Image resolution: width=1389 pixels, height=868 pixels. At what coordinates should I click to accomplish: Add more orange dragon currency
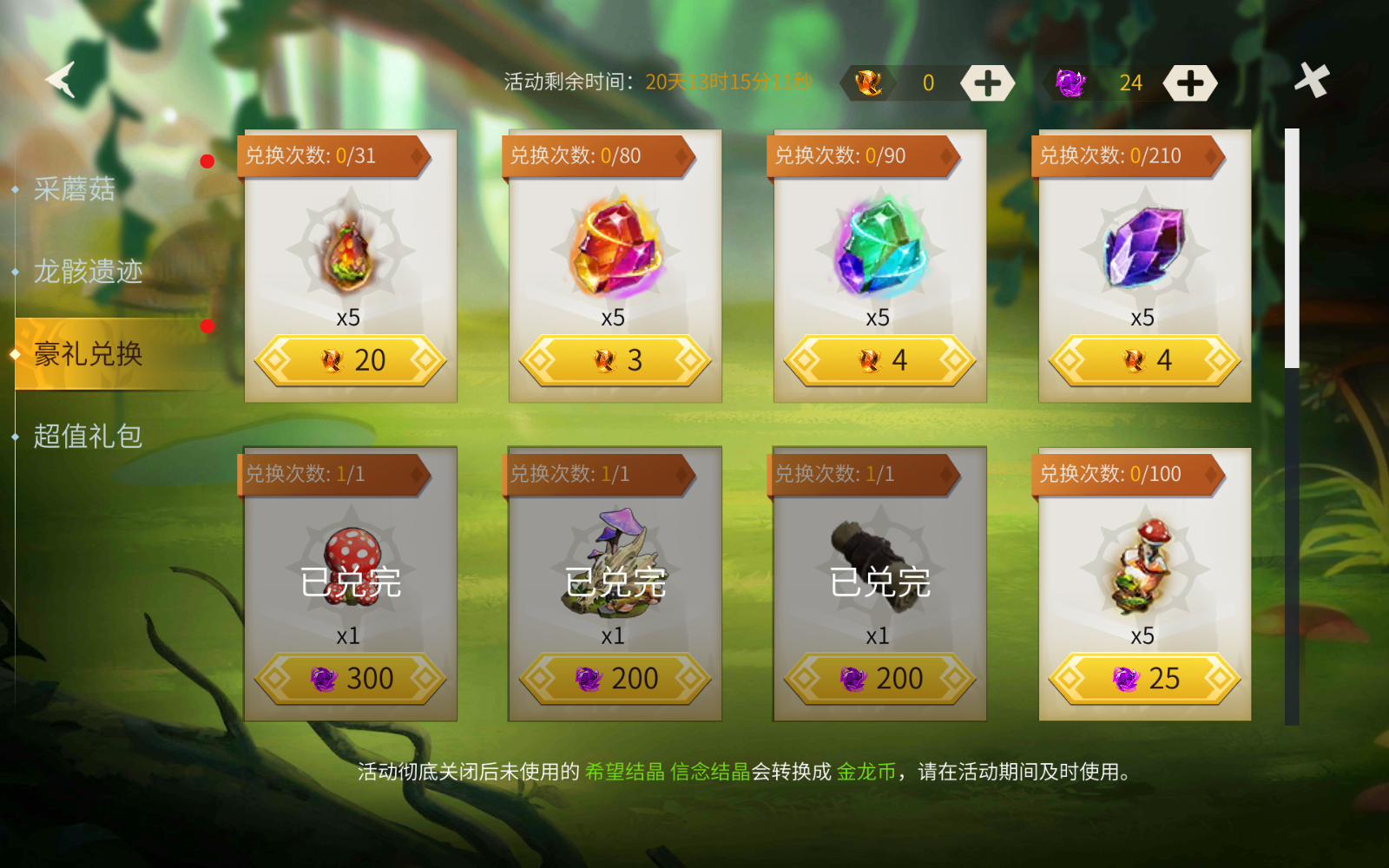point(987,83)
